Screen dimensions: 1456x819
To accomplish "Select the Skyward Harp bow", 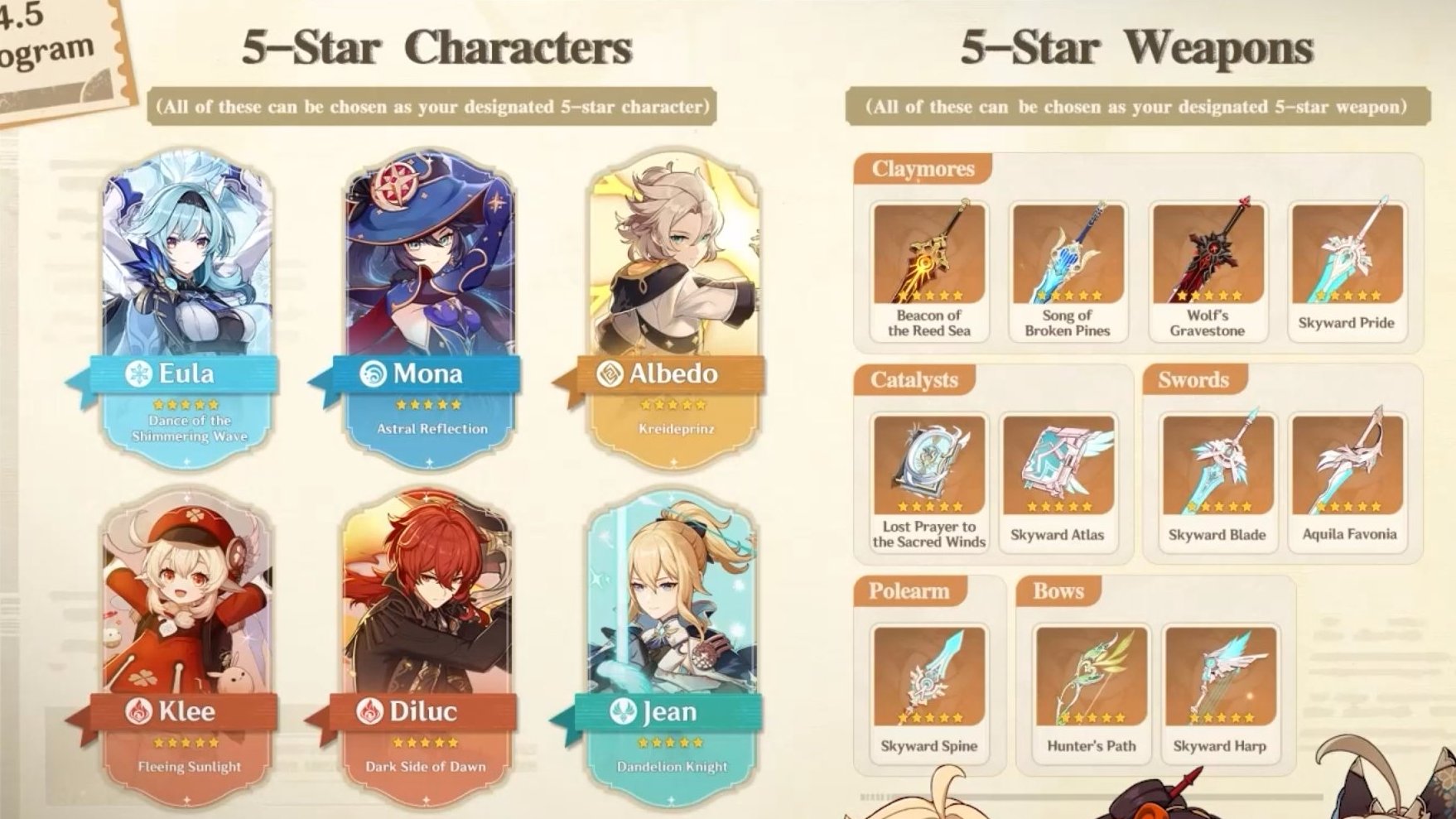I will (x=1219, y=691).
